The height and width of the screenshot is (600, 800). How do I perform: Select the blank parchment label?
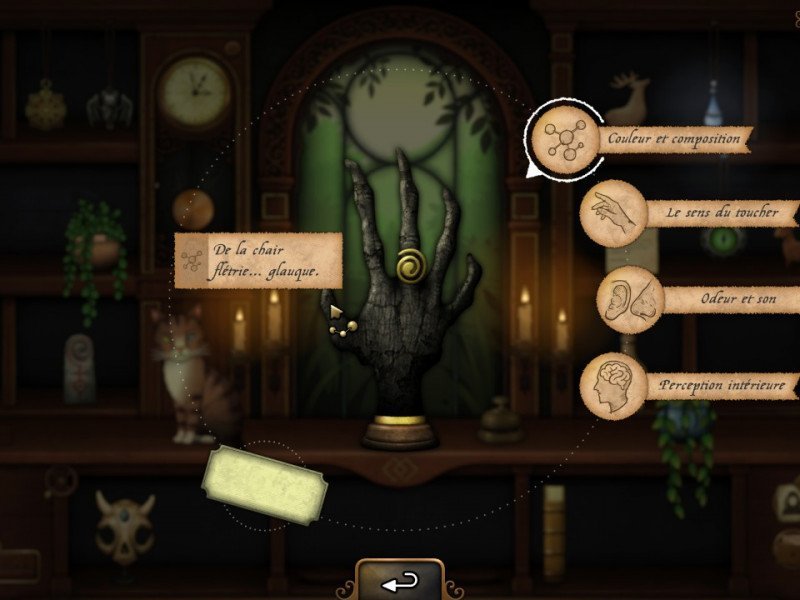tap(265, 486)
